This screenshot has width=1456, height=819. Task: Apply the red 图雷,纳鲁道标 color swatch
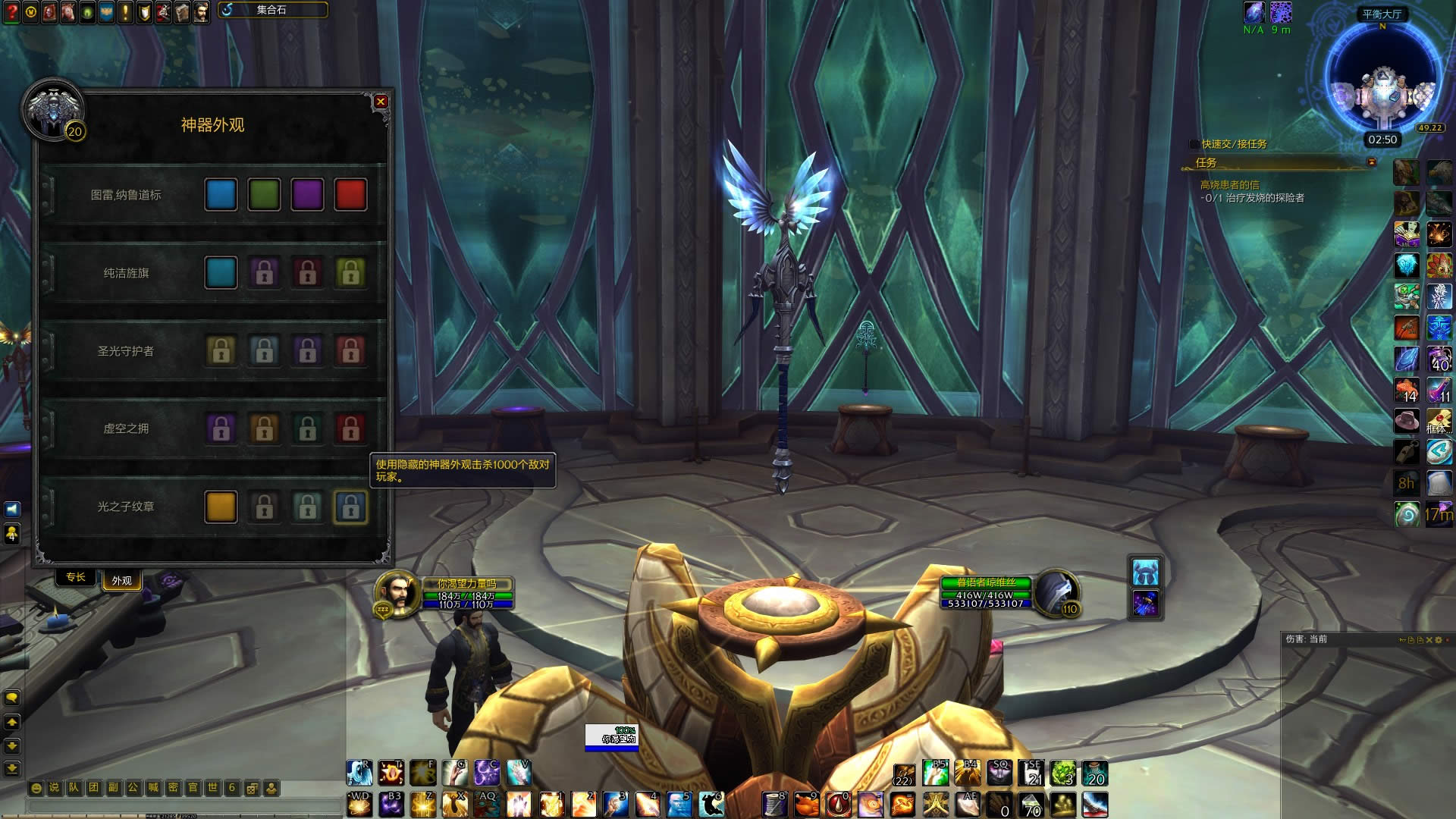coord(350,195)
